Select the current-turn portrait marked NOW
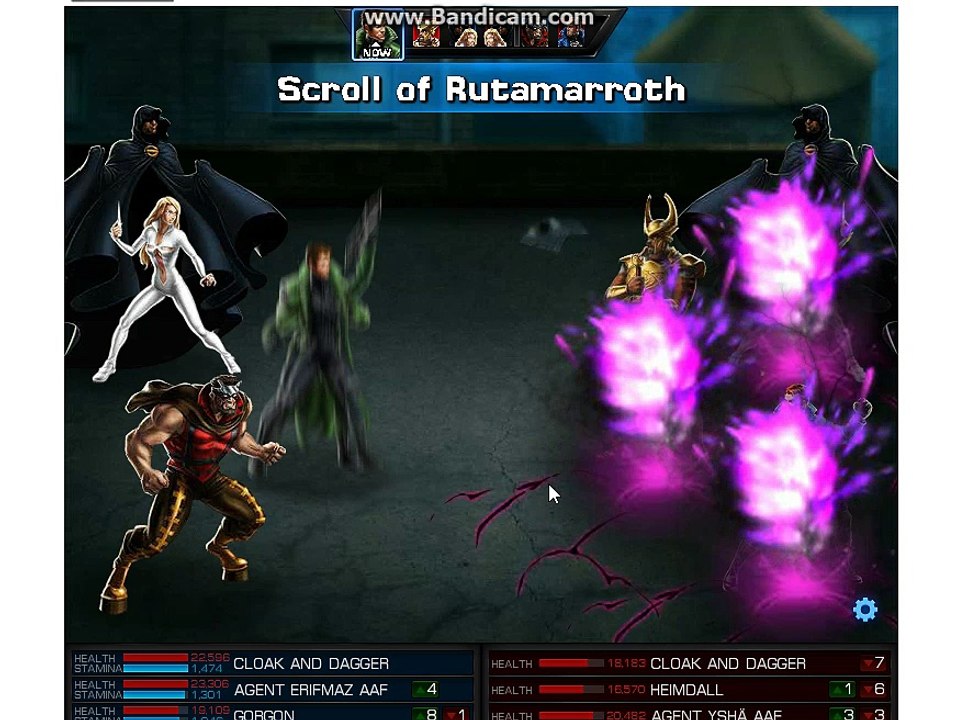Screen dimensions: 957x720 click(377, 37)
